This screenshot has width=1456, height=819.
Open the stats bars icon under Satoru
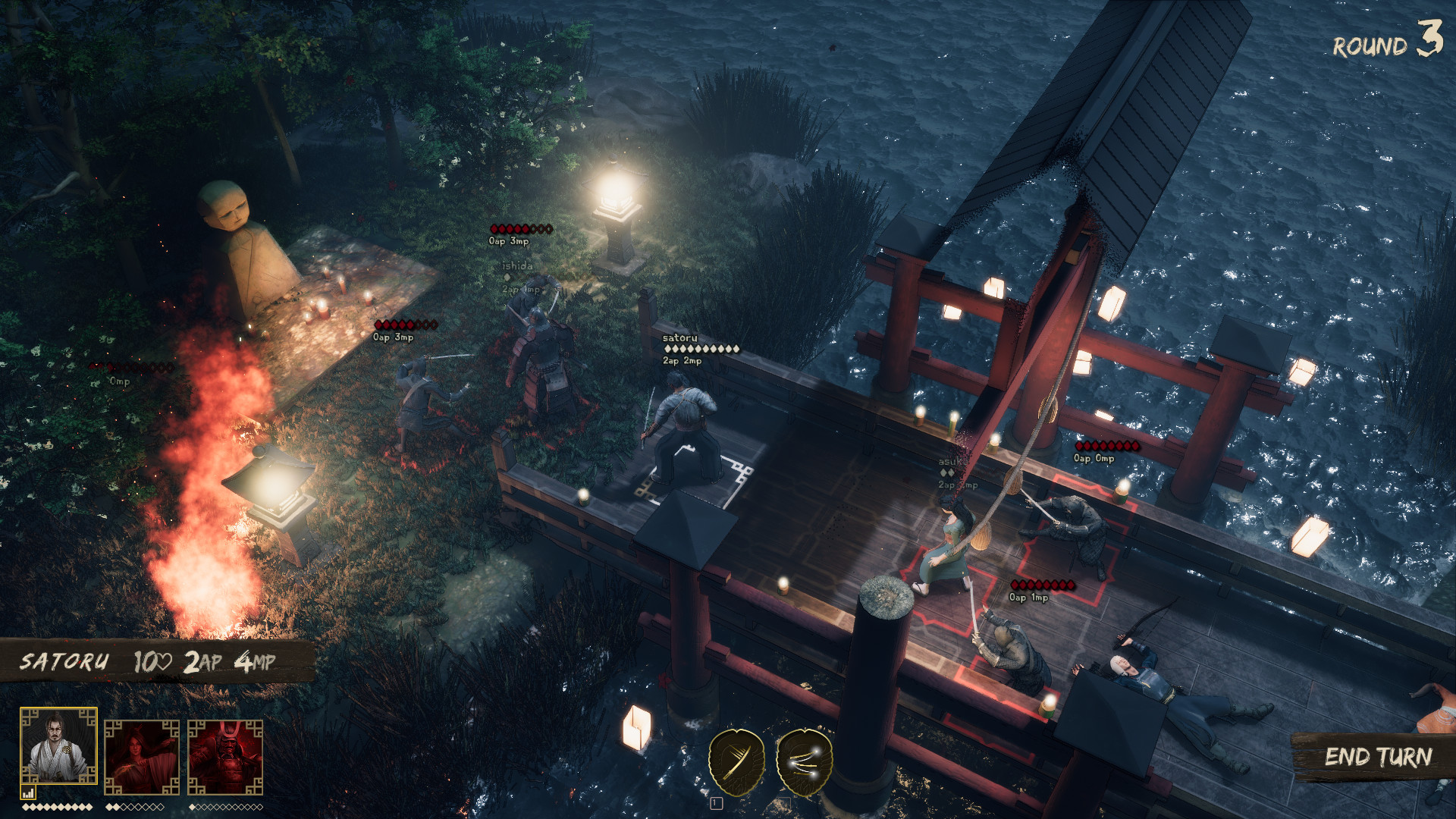tap(28, 793)
